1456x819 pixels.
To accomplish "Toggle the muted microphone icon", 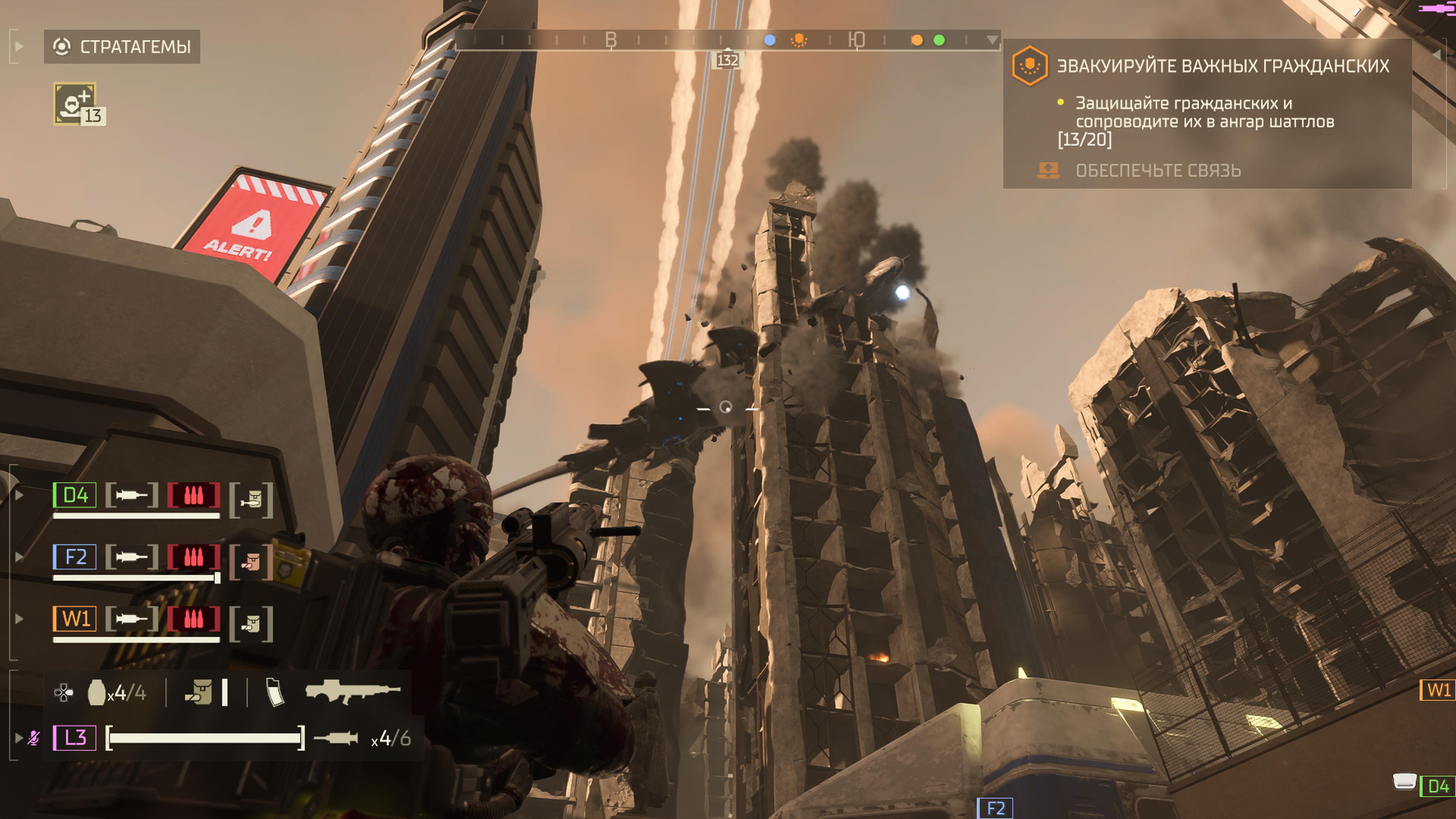I will [34, 737].
